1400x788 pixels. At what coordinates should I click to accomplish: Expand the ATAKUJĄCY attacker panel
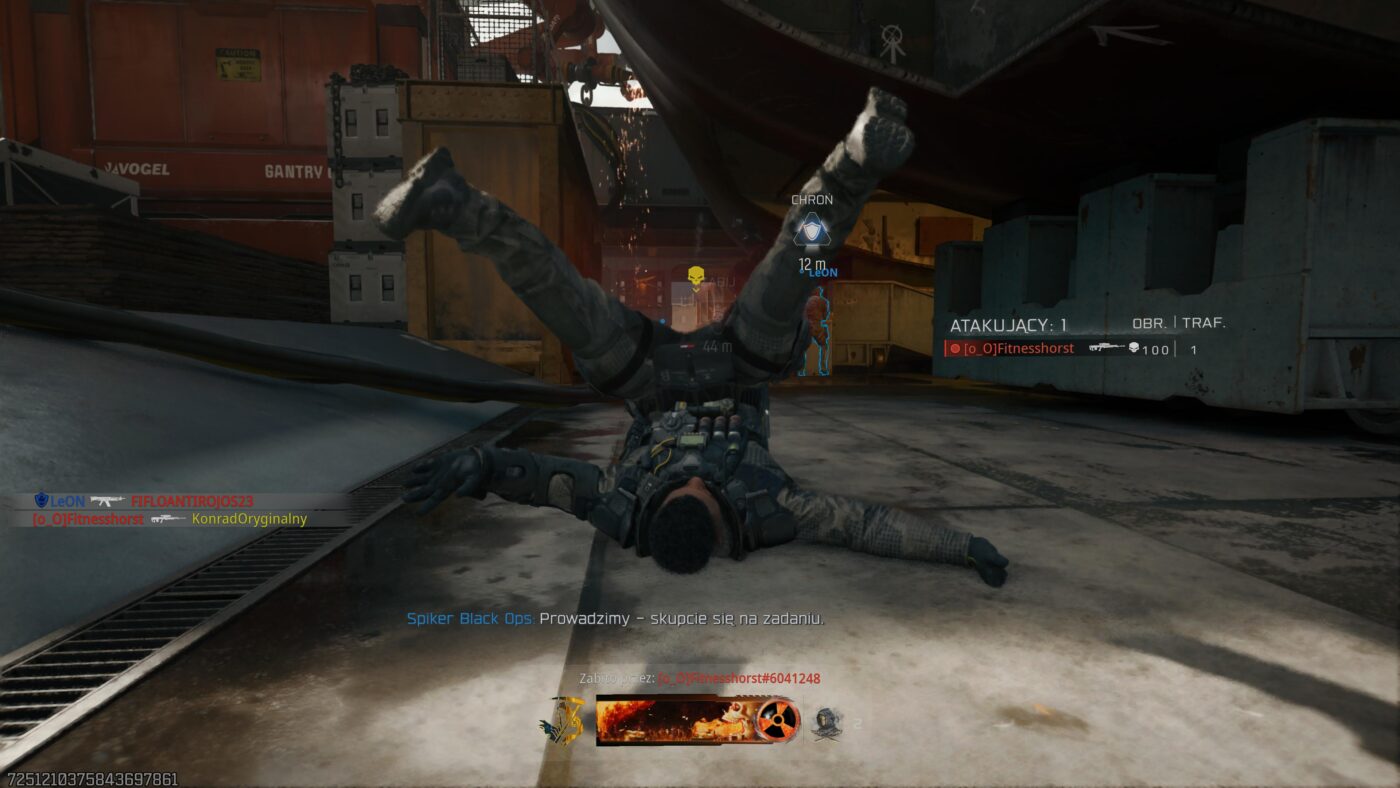pos(1008,323)
